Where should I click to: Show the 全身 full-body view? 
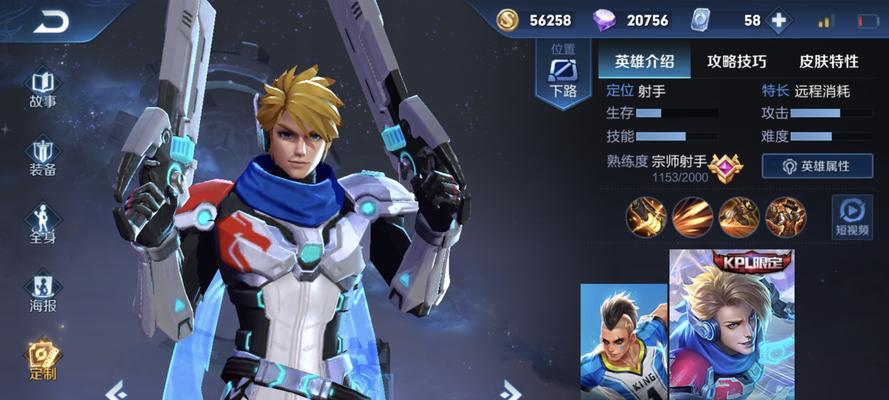click(42, 224)
